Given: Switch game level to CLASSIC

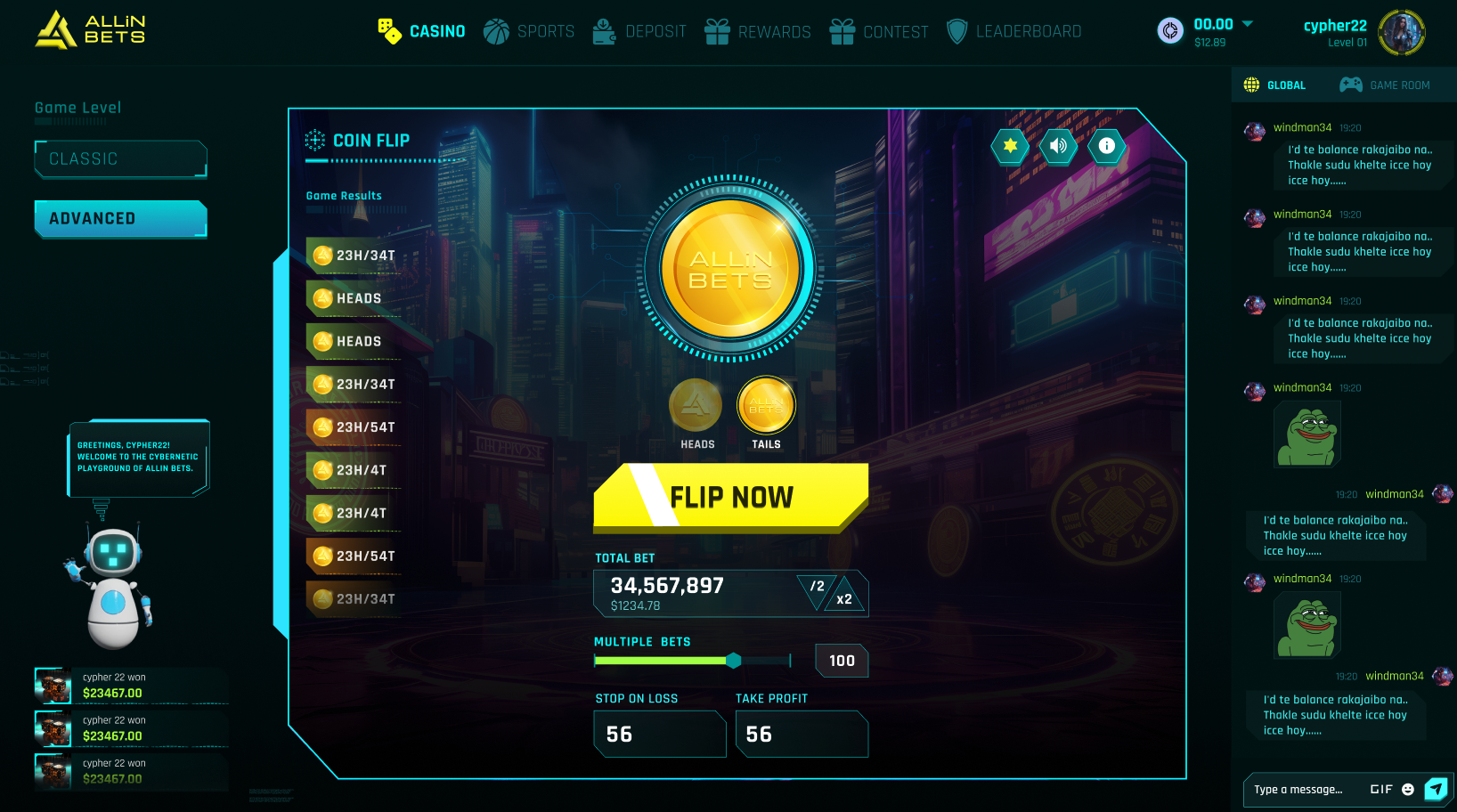Looking at the screenshot, I should pyautogui.click(x=120, y=158).
